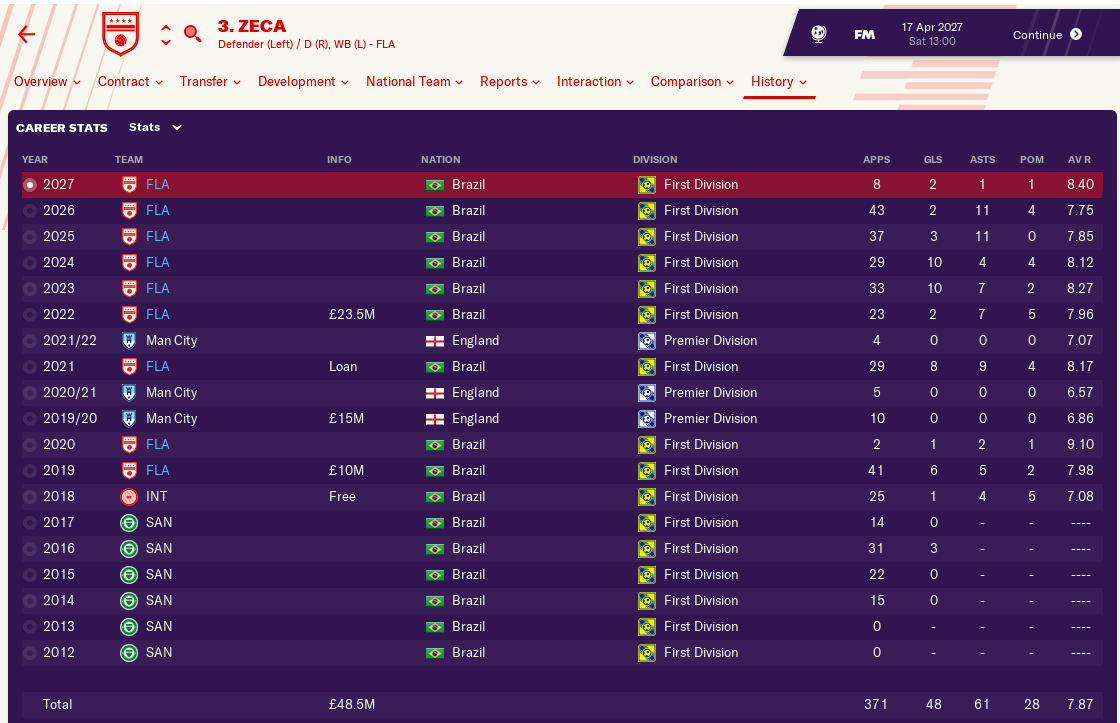Expand the Transfer menu
Image resolution: width=1120 pixels, height=723 pixels.
[x=210, y=82]
